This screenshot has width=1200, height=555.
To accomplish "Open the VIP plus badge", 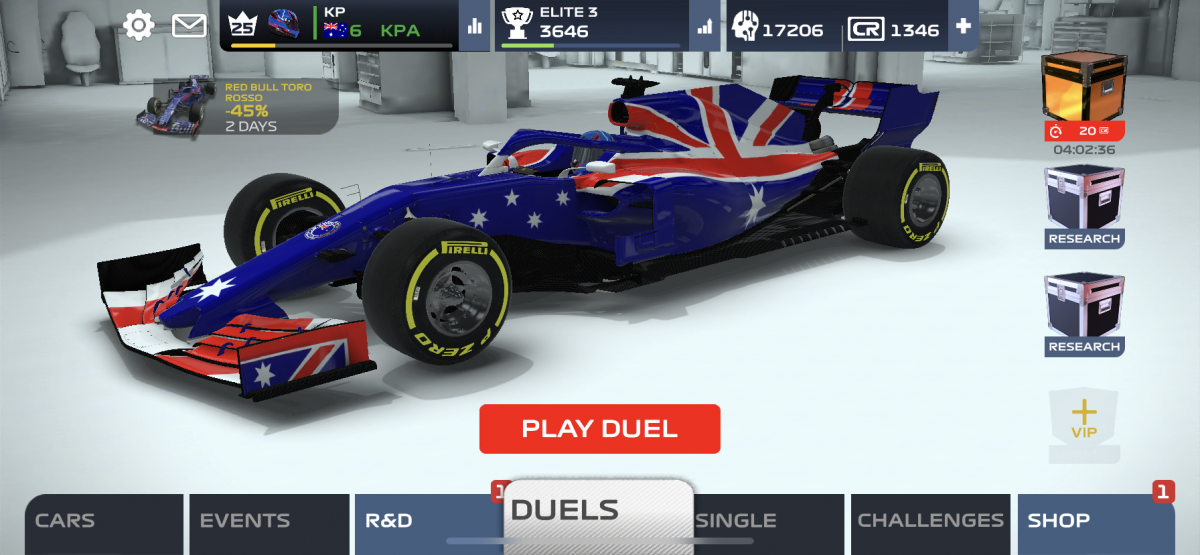I will 1084,423.
